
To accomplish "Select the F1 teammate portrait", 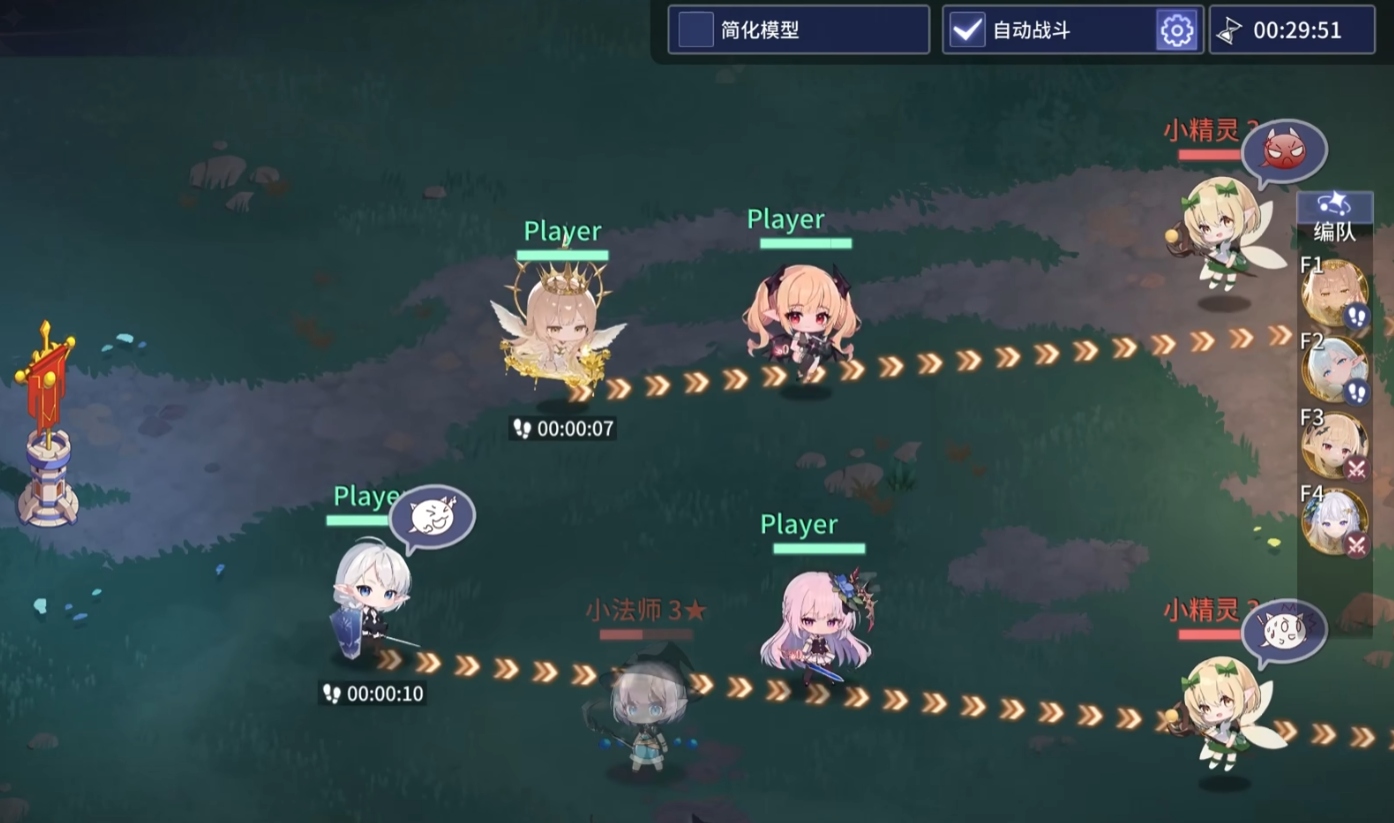I will tap(1336, 293).
